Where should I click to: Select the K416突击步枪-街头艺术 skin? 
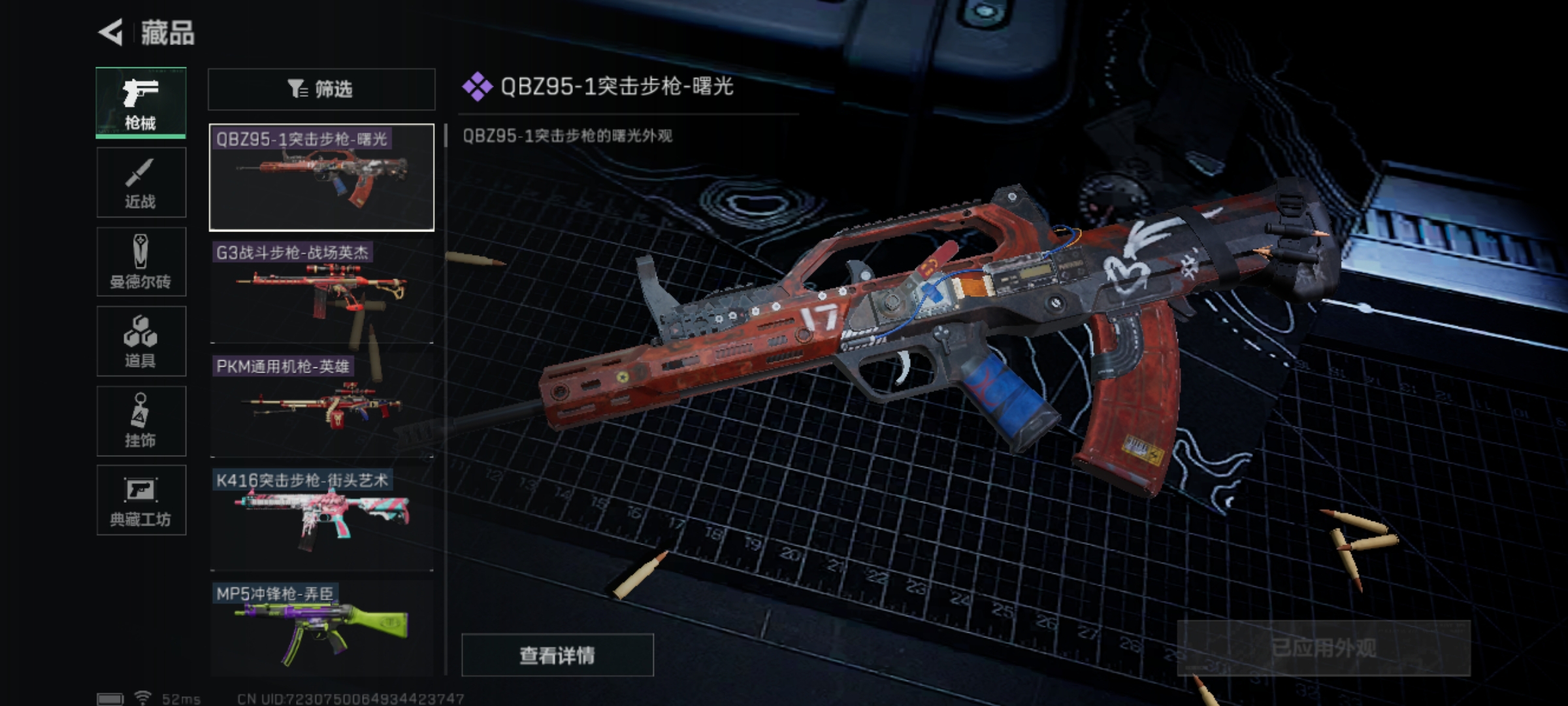pyautogui.click(x=321, y=519)
